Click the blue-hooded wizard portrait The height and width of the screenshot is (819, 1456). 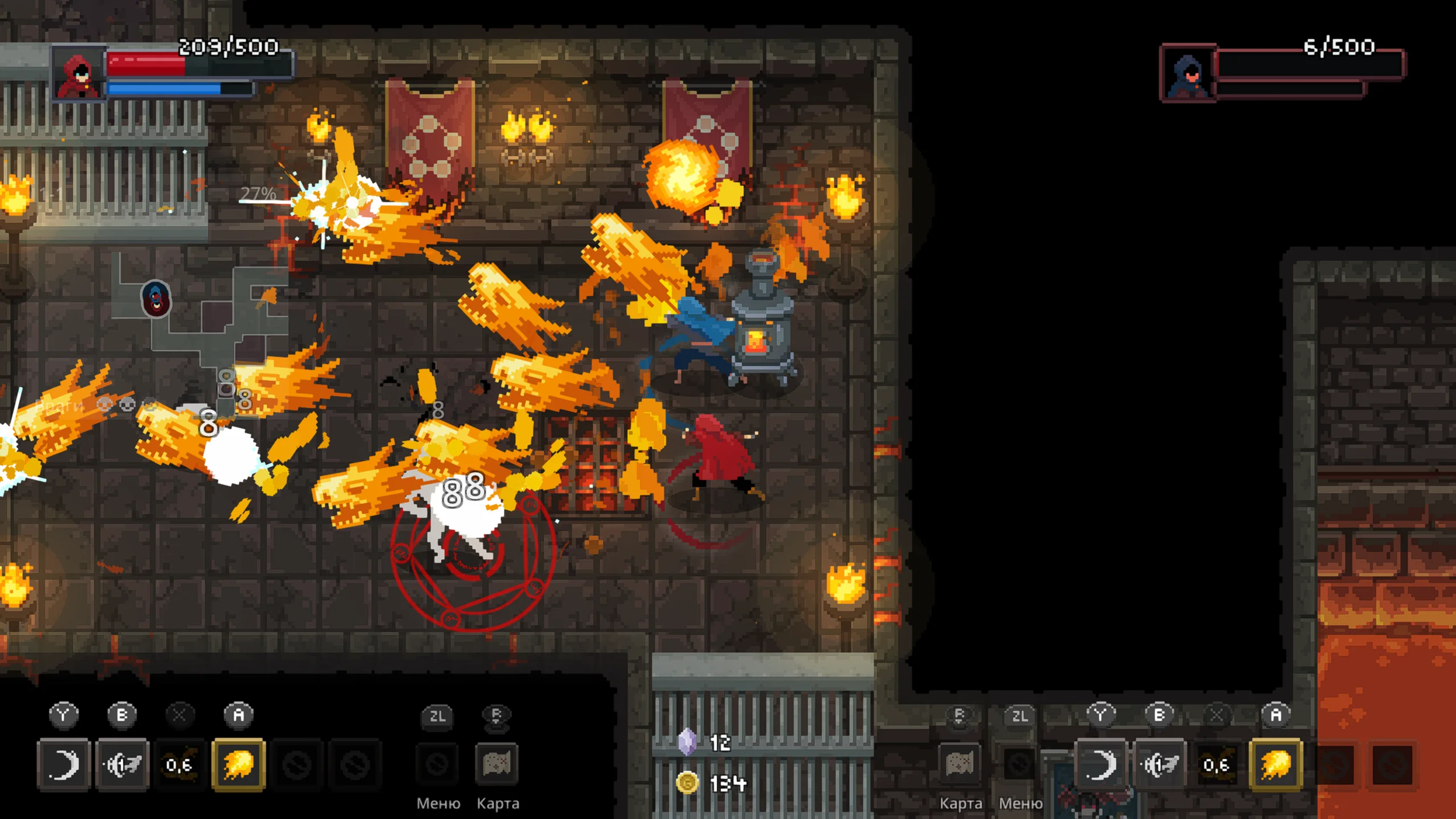coord(1188,74)
